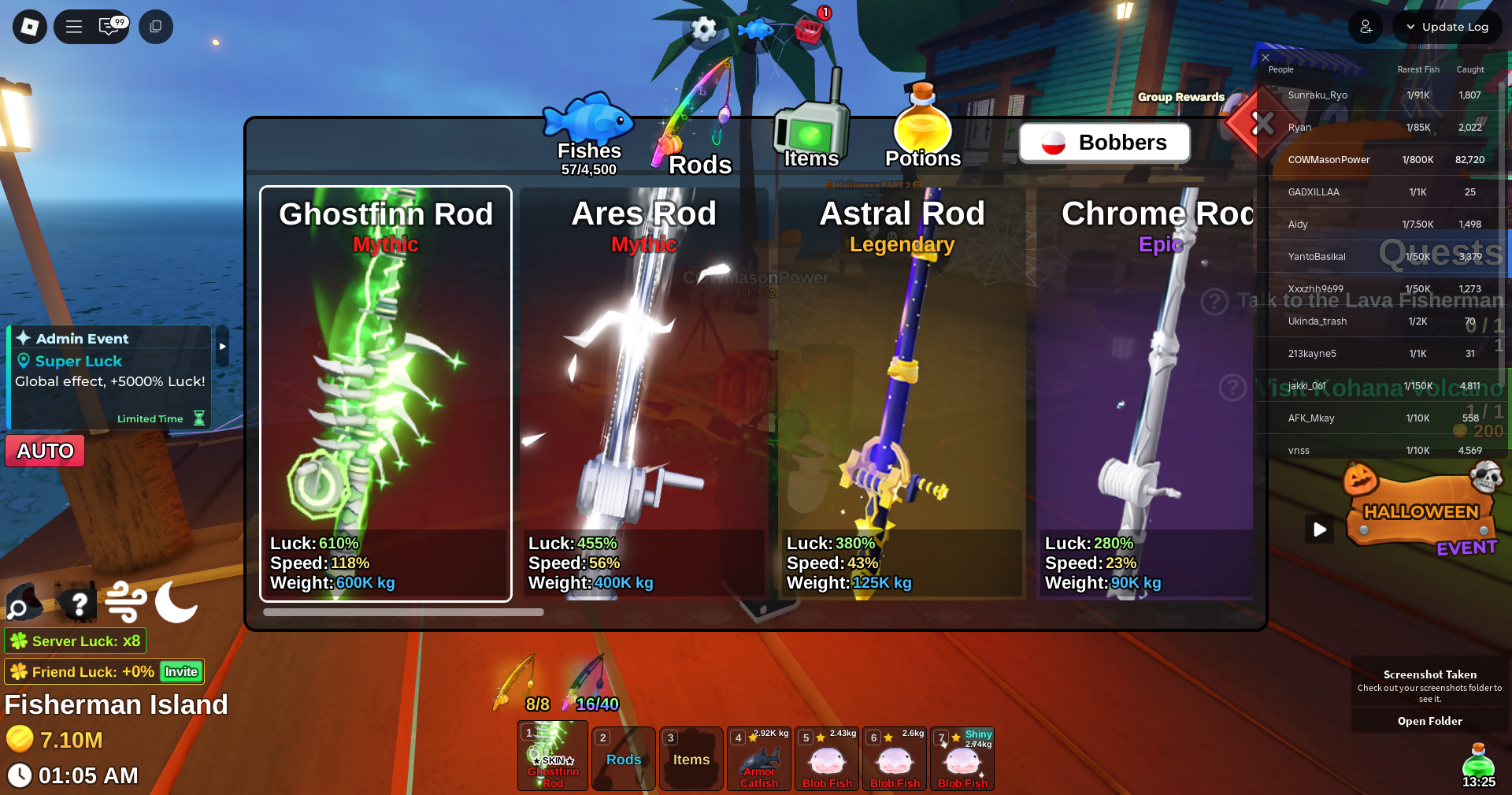Screen dimensions: 1512x795
Task: Open the Roblox chat window
Action: (110, 27)
